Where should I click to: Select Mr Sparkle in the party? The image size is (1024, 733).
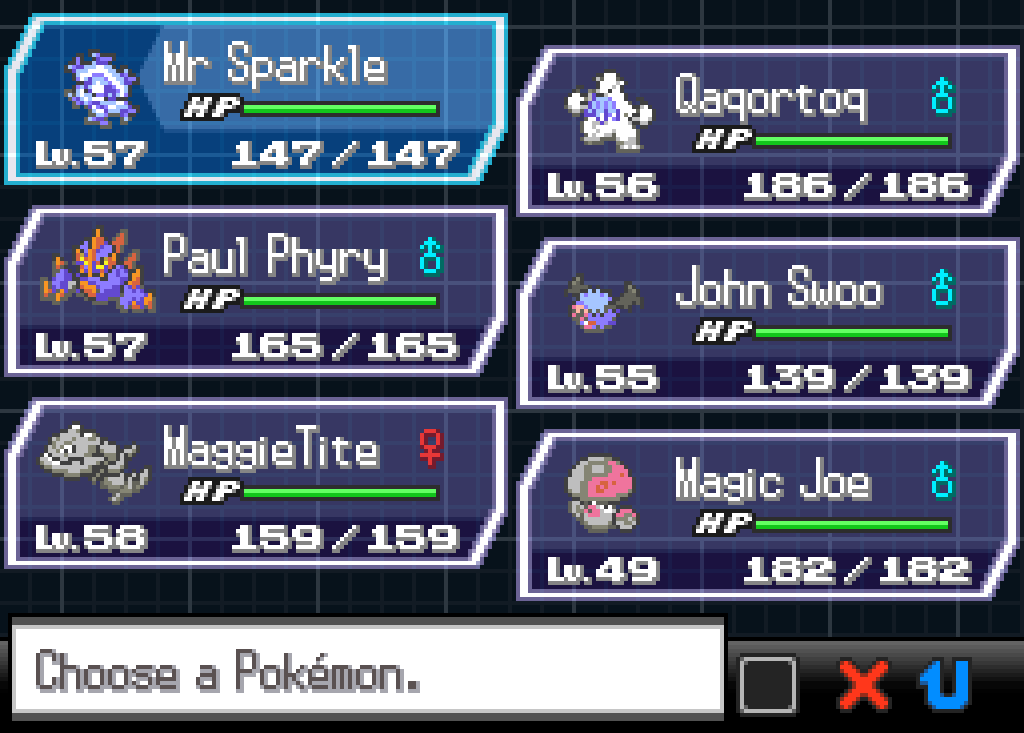point(255,100)
